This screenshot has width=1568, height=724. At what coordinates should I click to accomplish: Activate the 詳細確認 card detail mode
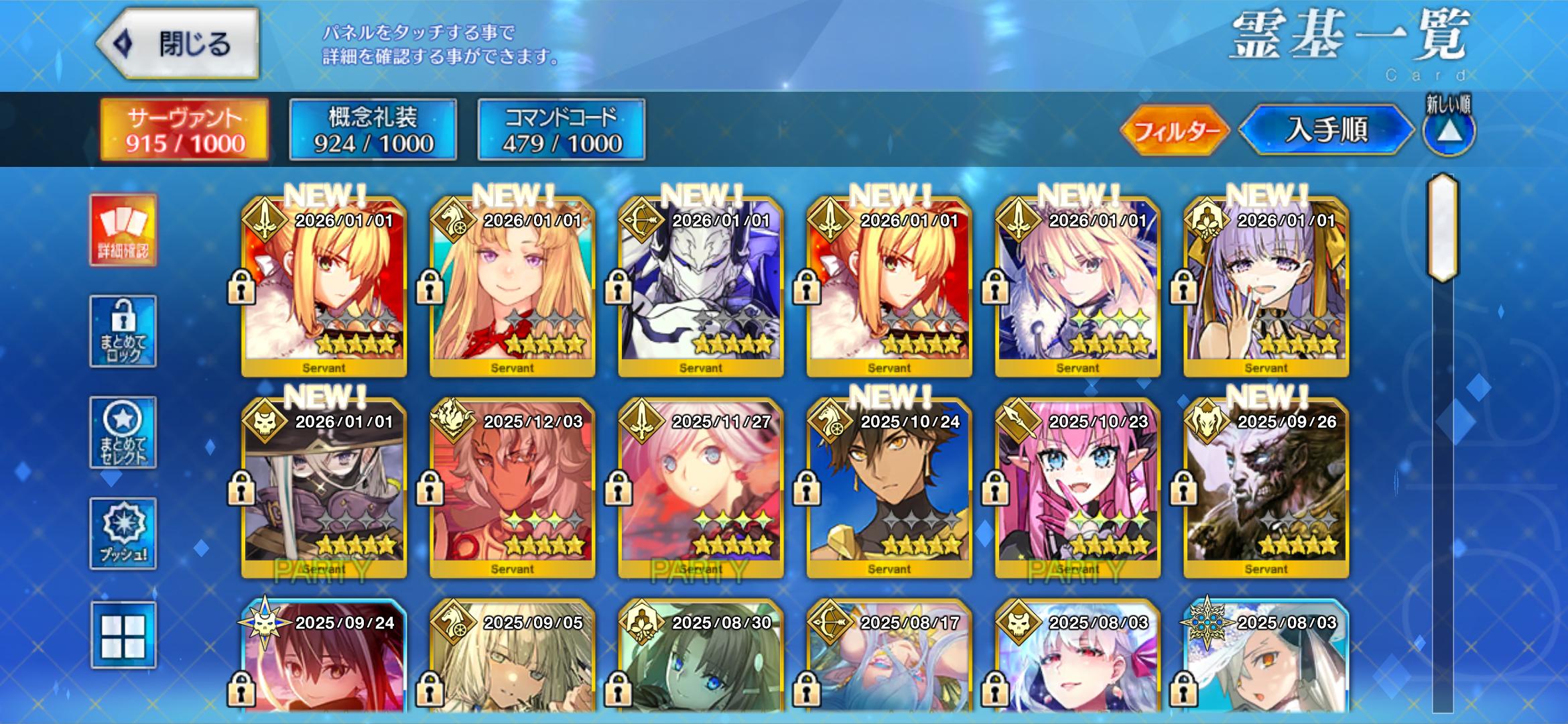coord(123,230)
